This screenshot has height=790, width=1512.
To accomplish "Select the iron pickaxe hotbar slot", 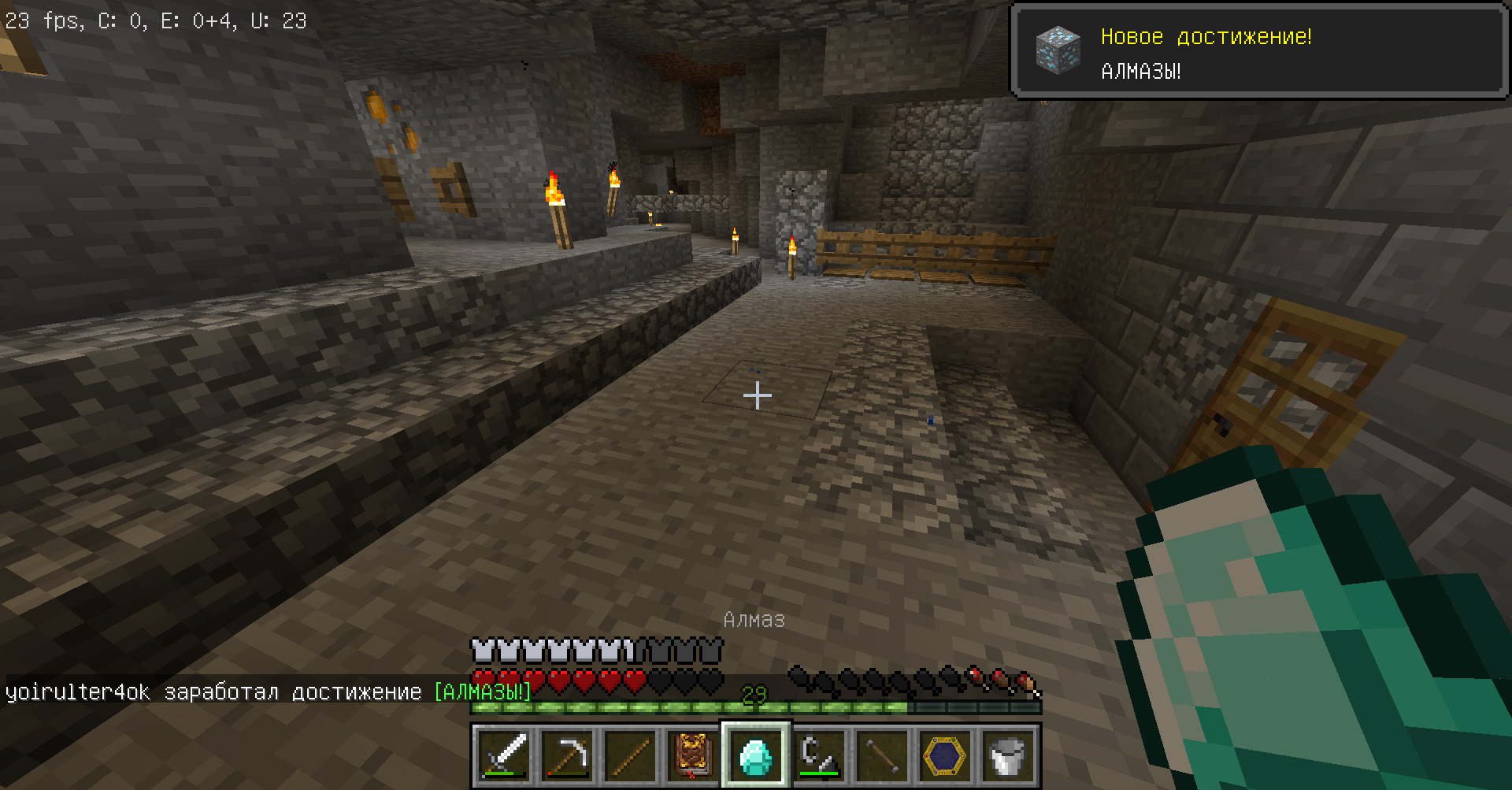I will coord(567,756).
